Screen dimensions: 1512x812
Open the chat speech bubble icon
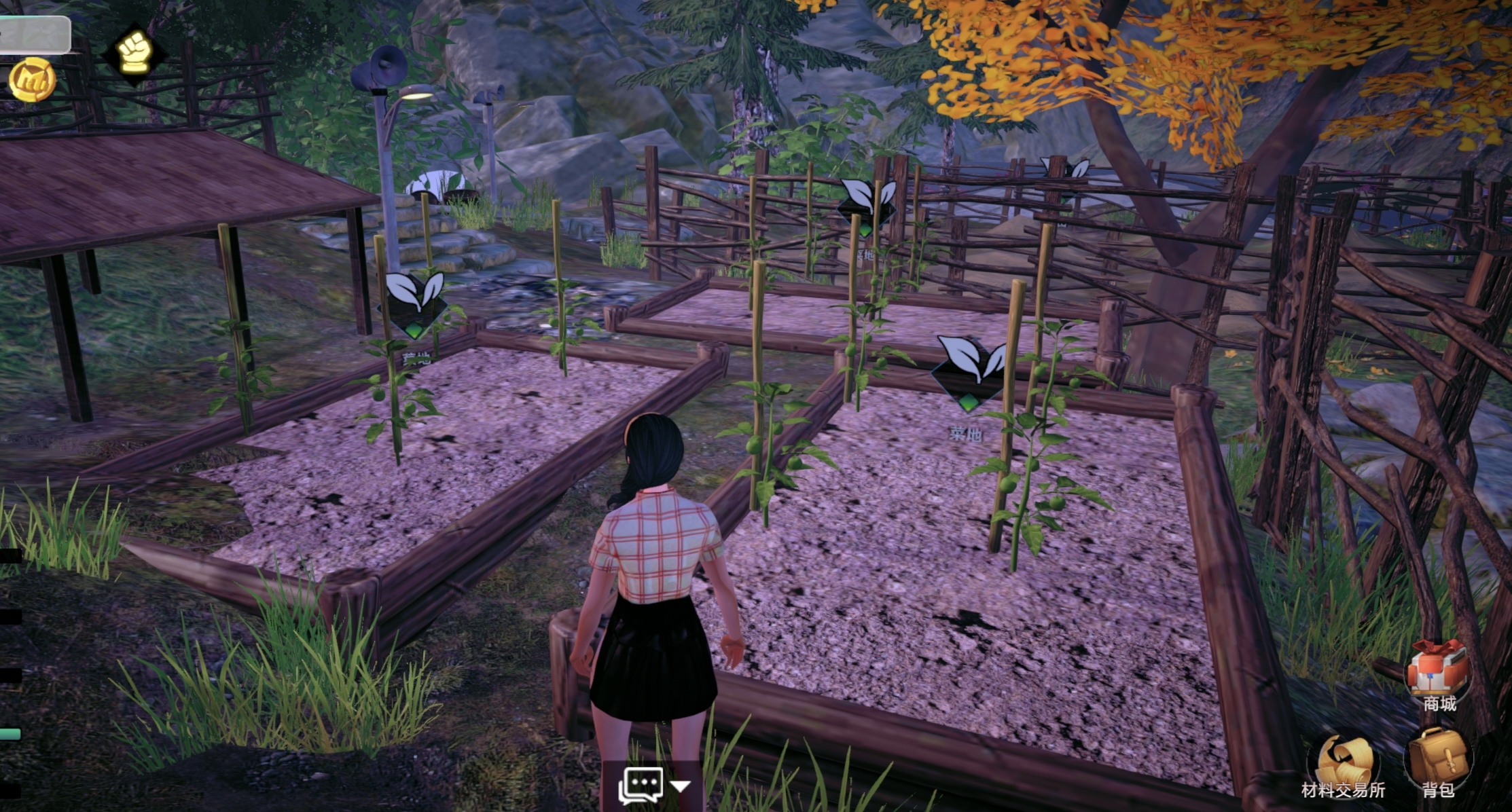click(x=640, y=786)
